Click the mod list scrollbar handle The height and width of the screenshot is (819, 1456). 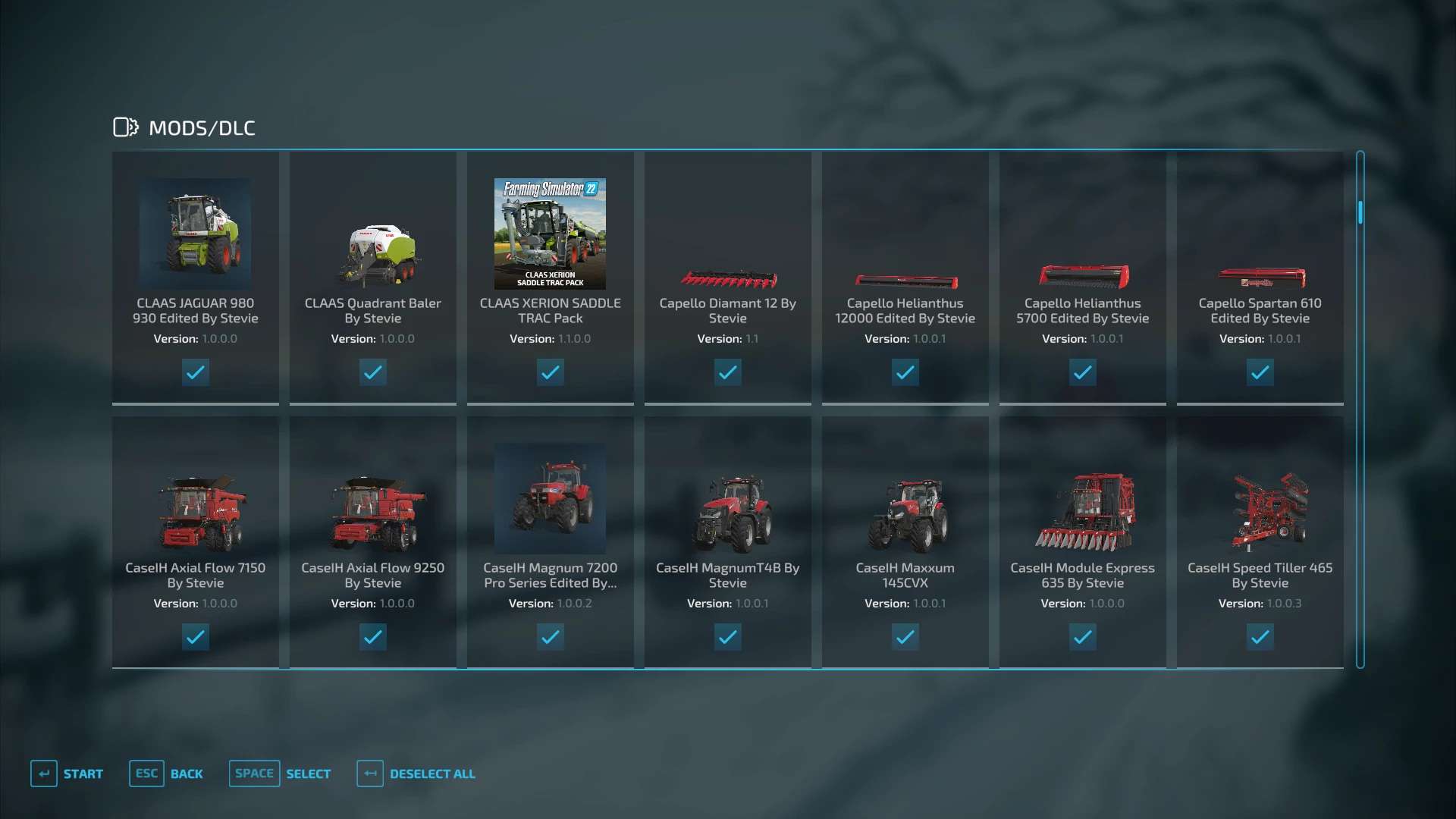[1360, 212]
